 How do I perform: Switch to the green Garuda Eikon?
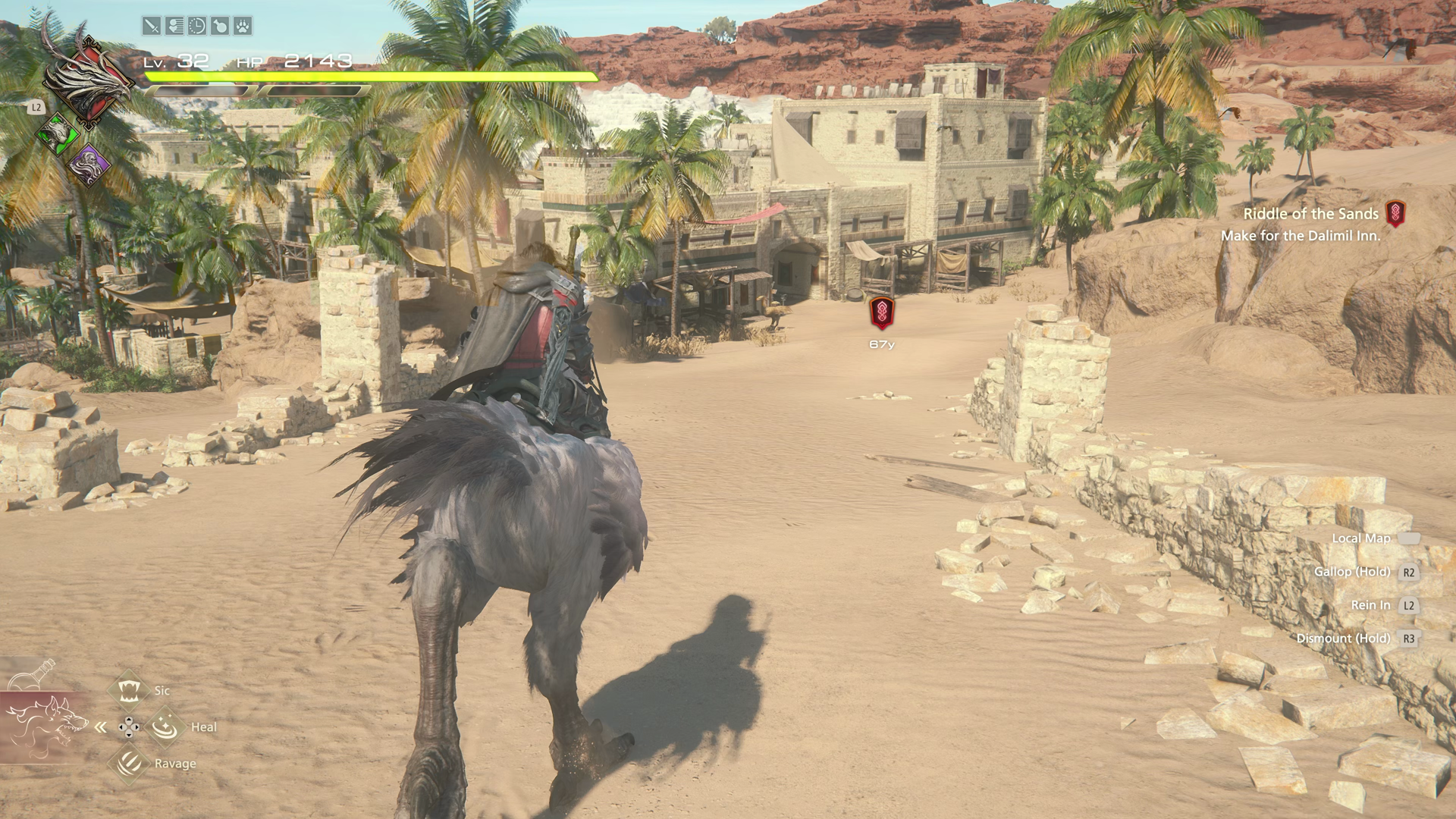[58, 134]
